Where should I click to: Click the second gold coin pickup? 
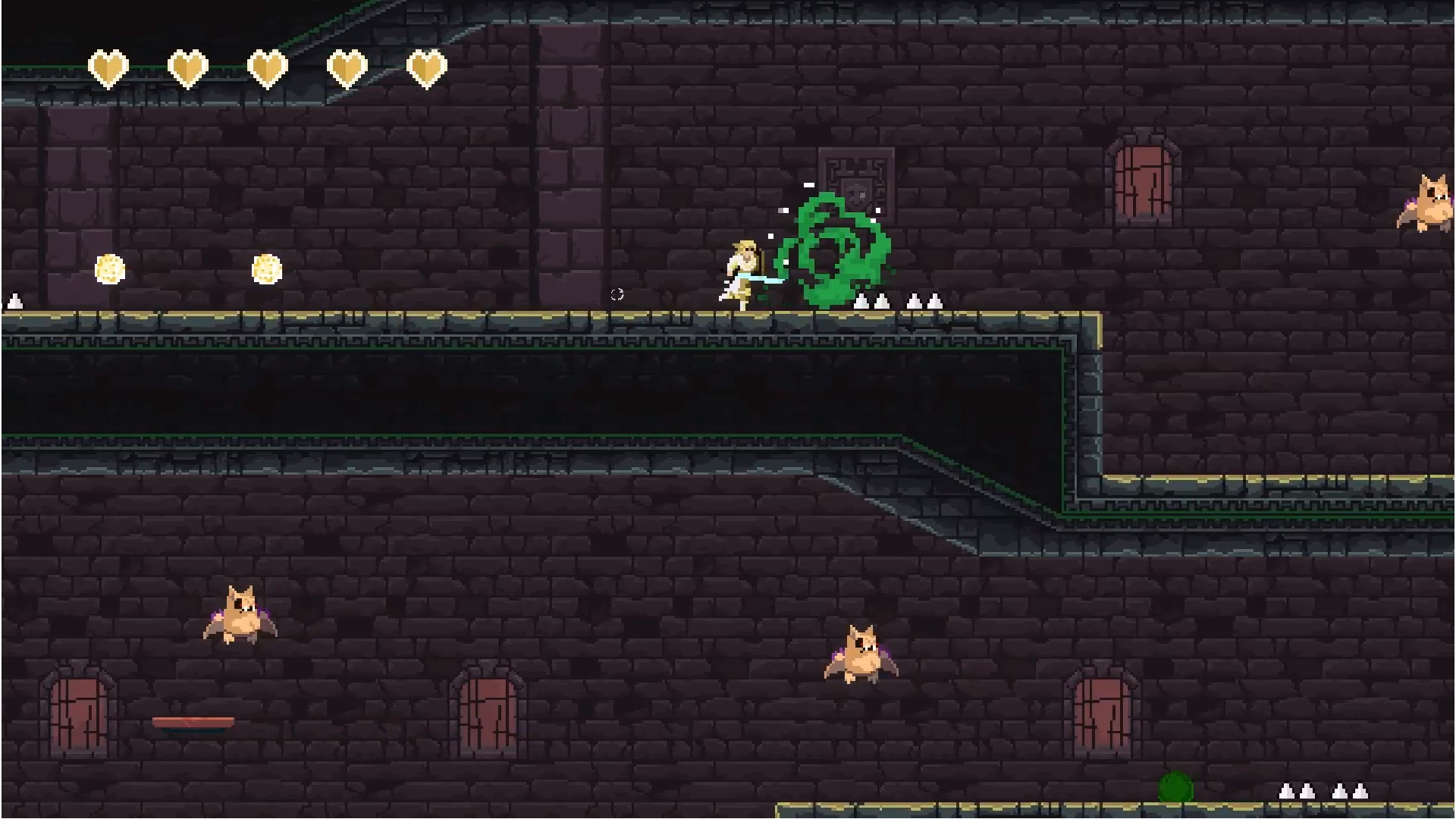click(267, 269)
